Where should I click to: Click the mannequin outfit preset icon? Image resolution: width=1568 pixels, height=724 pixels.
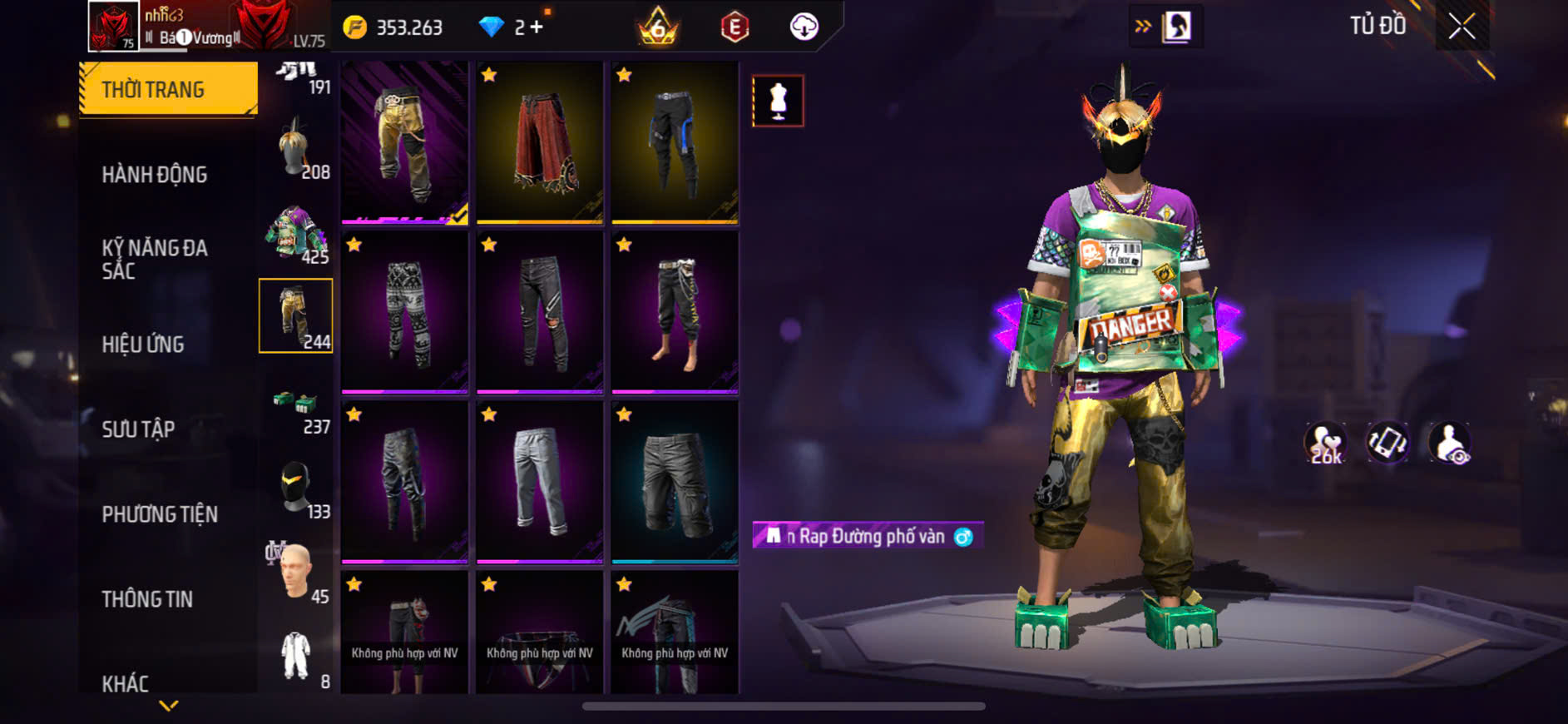coord(778,101)
